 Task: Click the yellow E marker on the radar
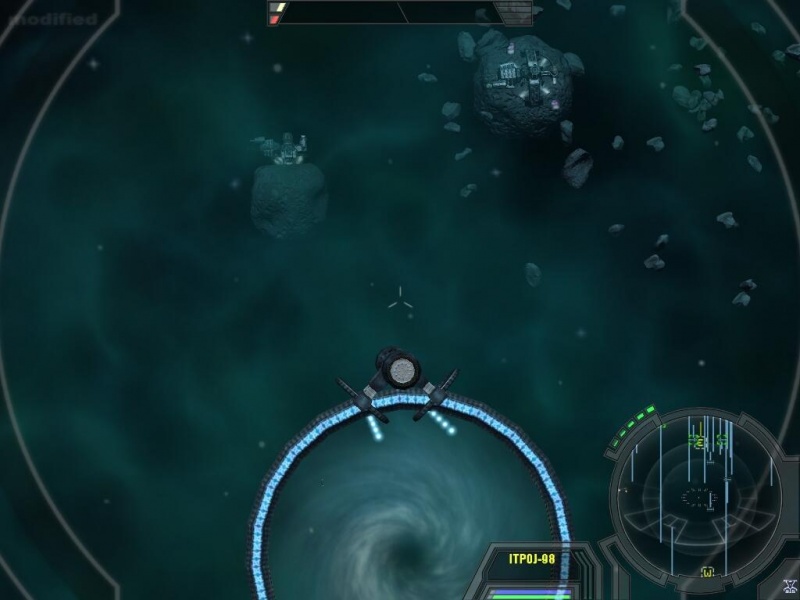click(699, 441)
